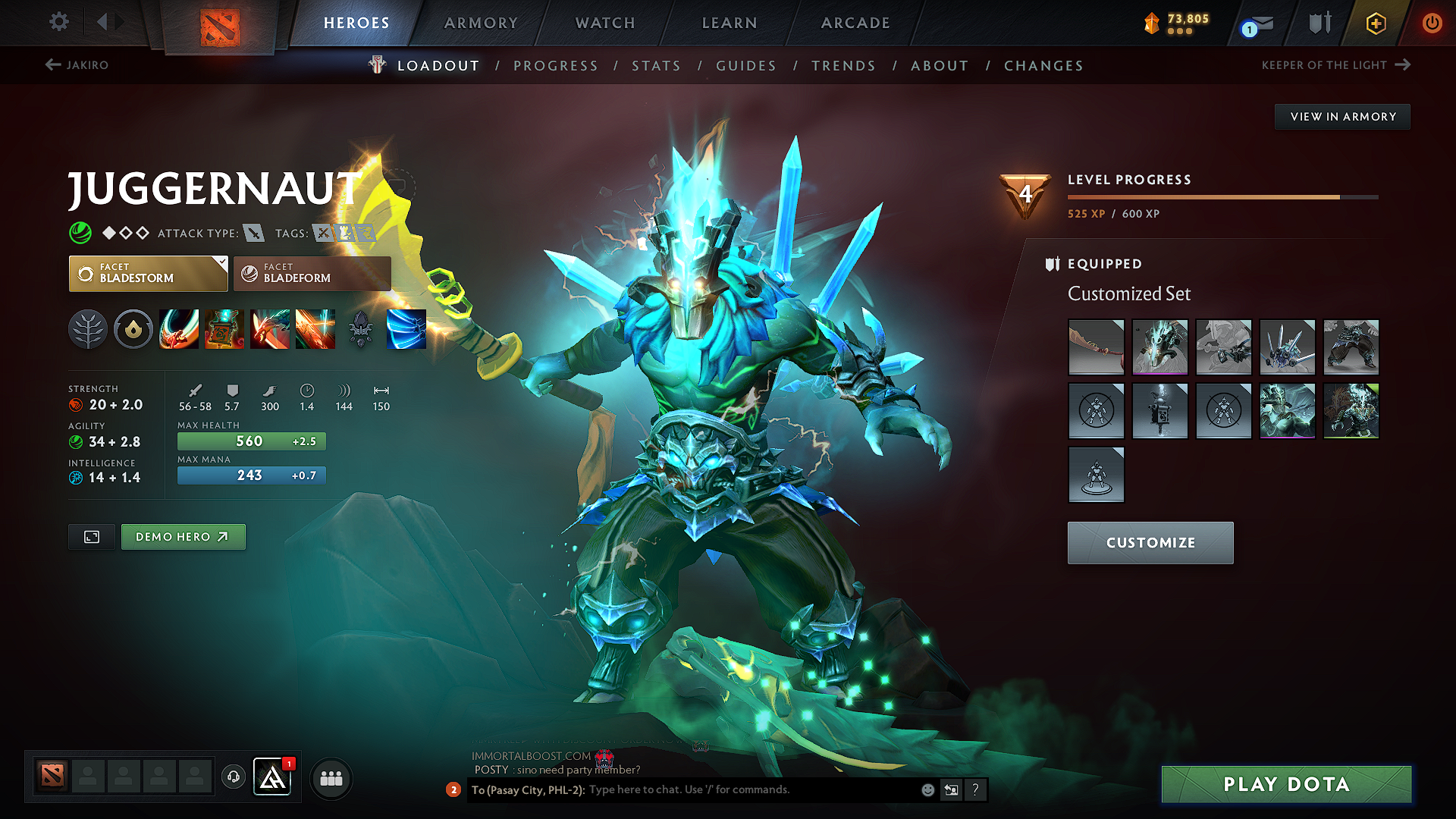Click the DEMO HERO button

(x=183, y=536)
